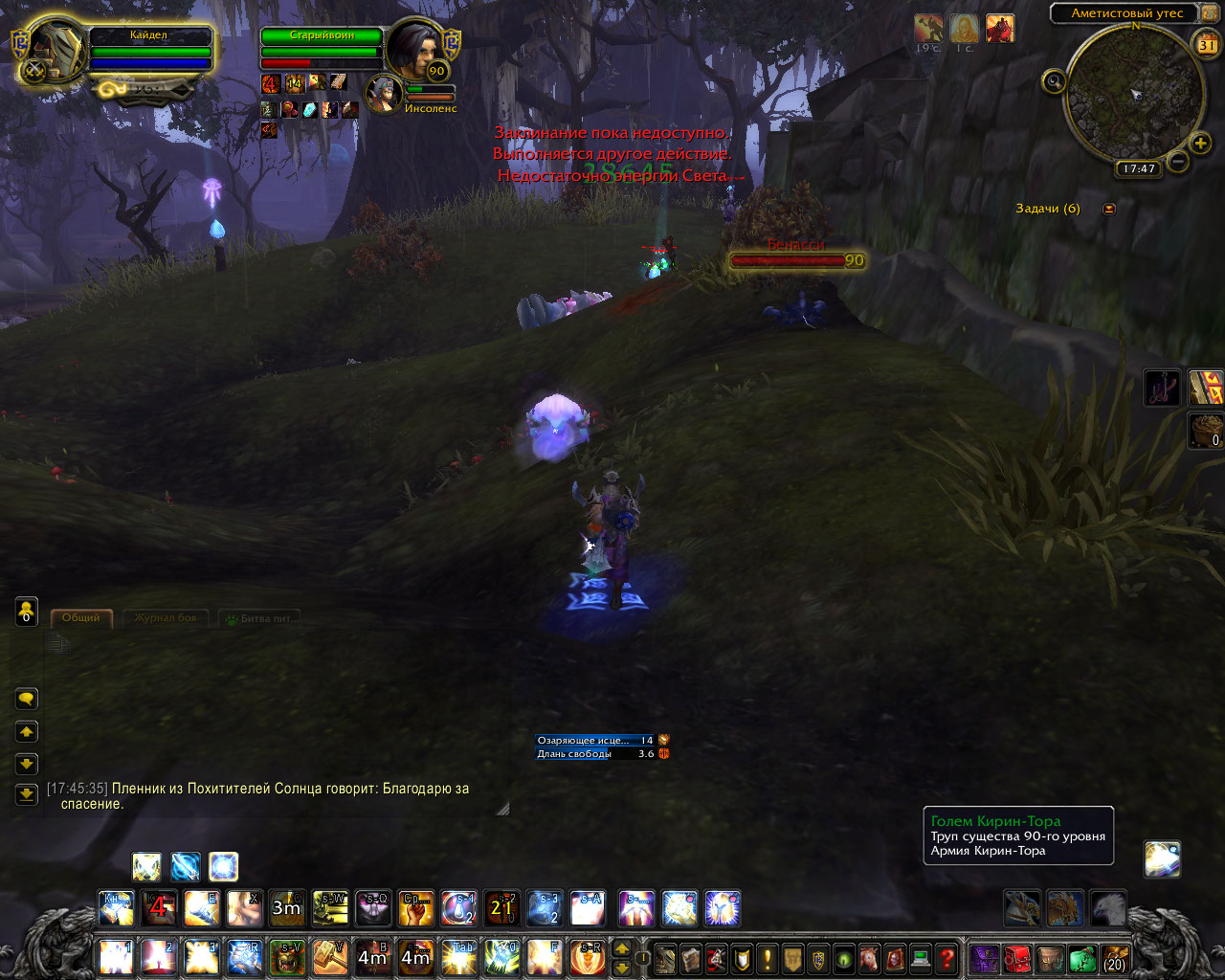Switch to the Общий chat tab

click(x=81, y=618)
